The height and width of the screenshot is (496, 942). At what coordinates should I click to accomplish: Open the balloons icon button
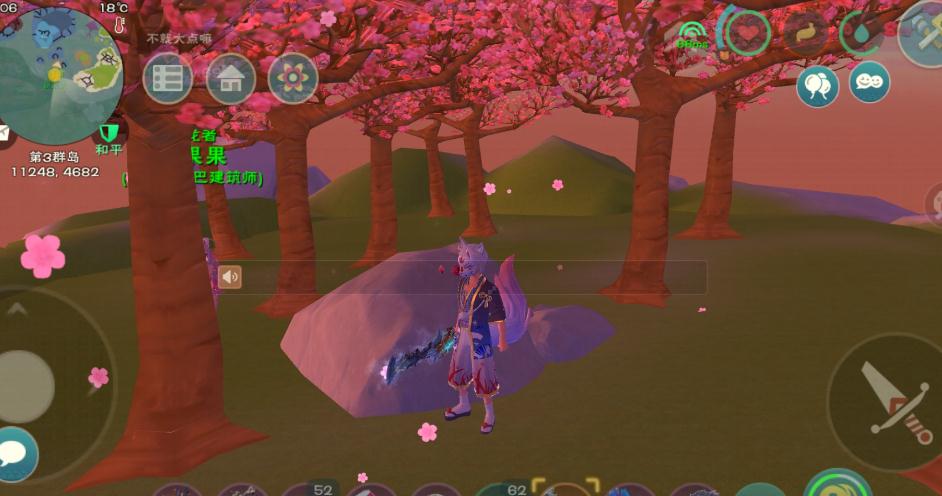tap(818, 87)
